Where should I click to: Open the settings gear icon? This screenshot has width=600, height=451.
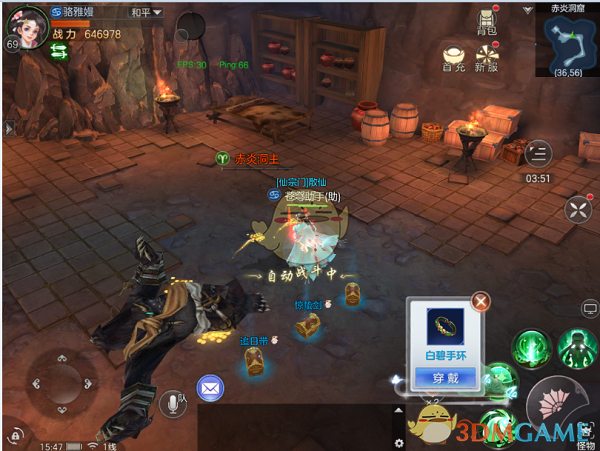coord(400,442)
